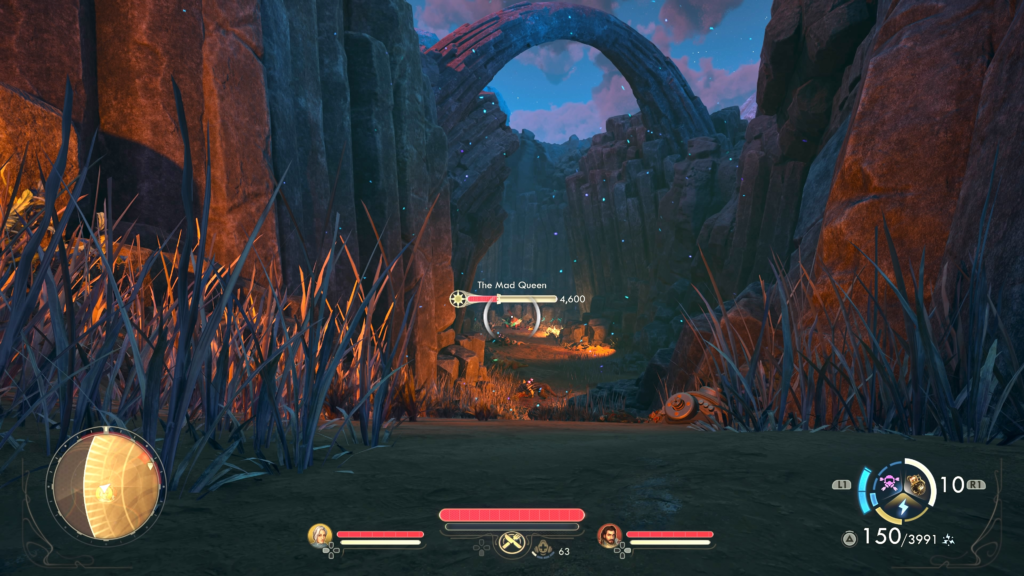Screen dimensions: 1024x576
Task: Use the healing potion icon
Action: pyautogui.click(x=544, y=549)
